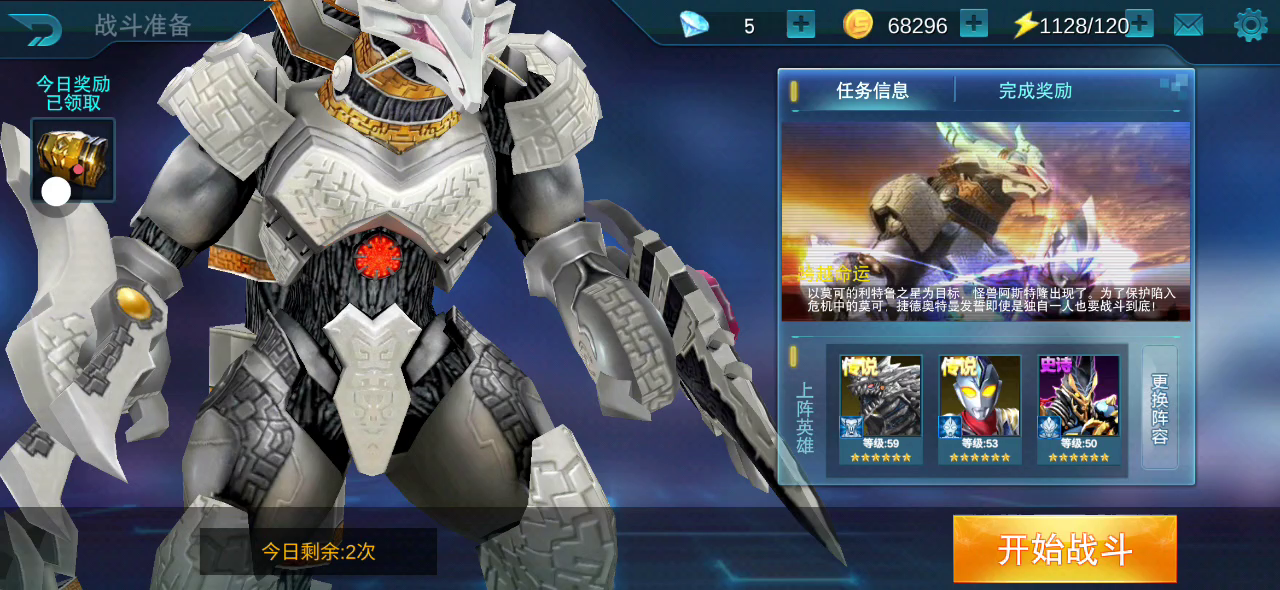Screen dimensions: 1280x590
Task: Switch to the 任务信息 tab
Action: [872, 91]
